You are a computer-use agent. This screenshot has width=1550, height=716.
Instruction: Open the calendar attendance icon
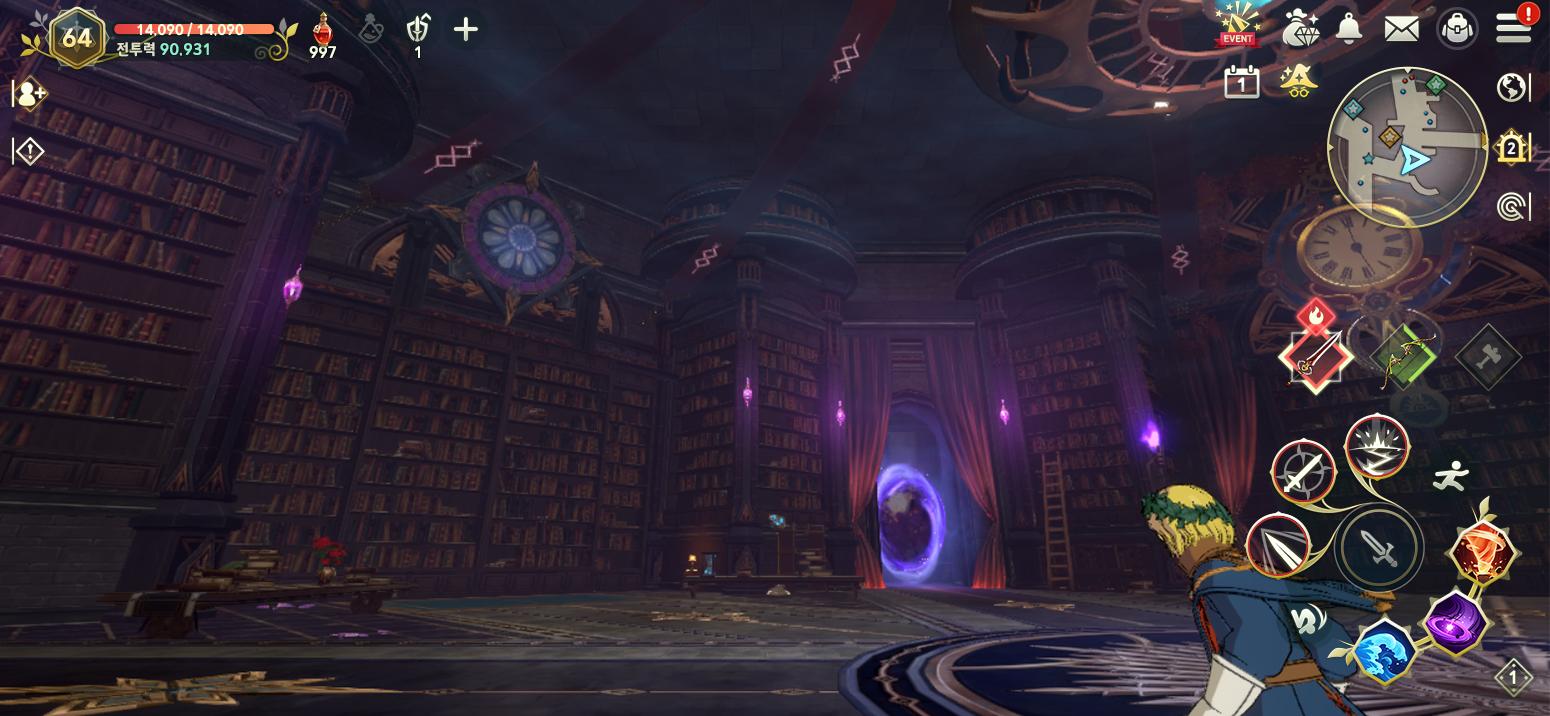1241,82
